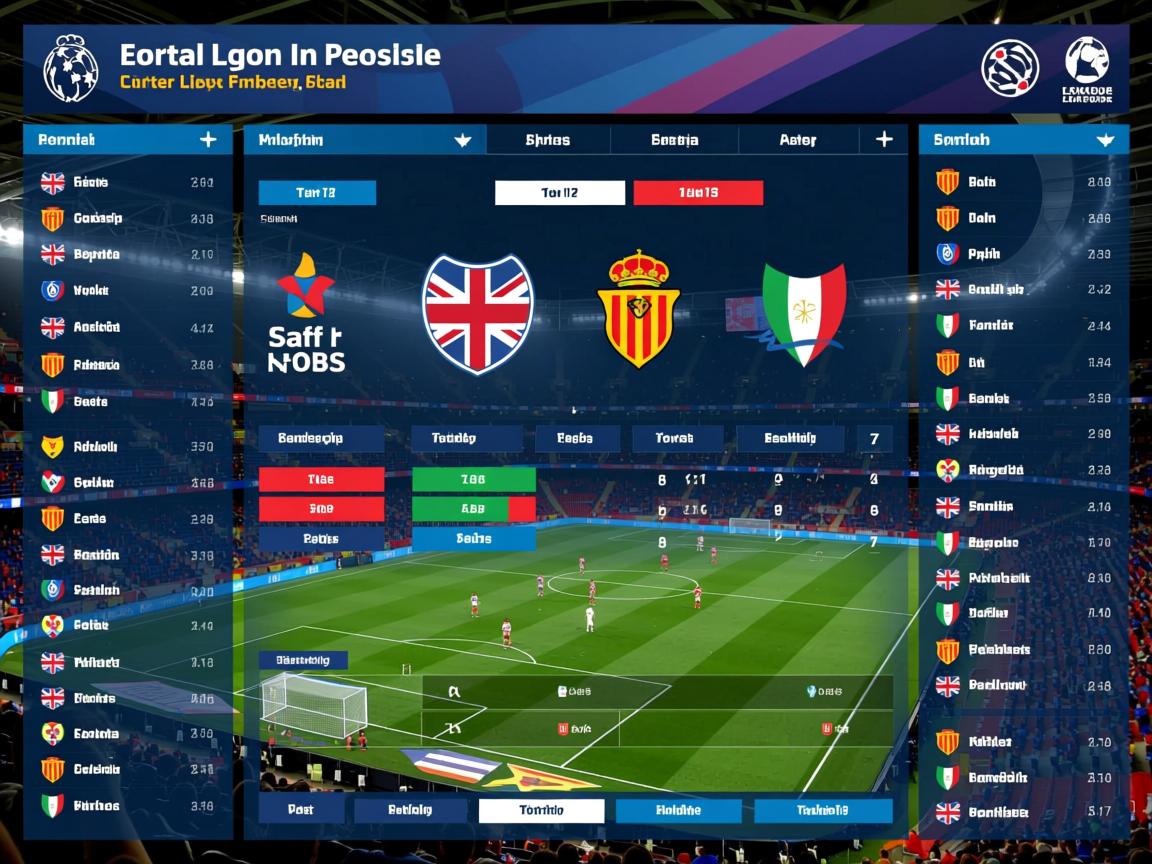
Task: Select the red button beside the white top button
Action: pyautogui.click(x=698, y=193)
